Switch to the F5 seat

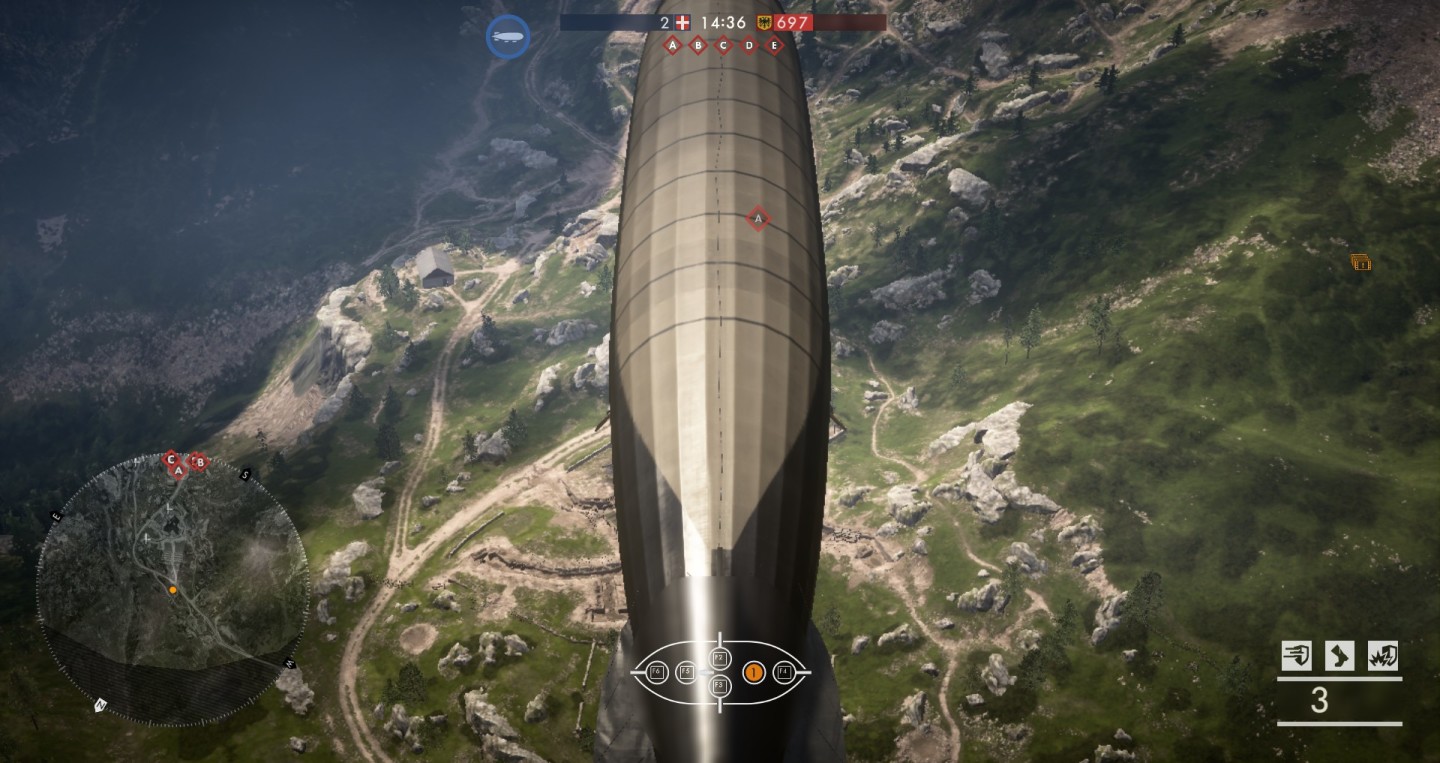pos(686,672)
